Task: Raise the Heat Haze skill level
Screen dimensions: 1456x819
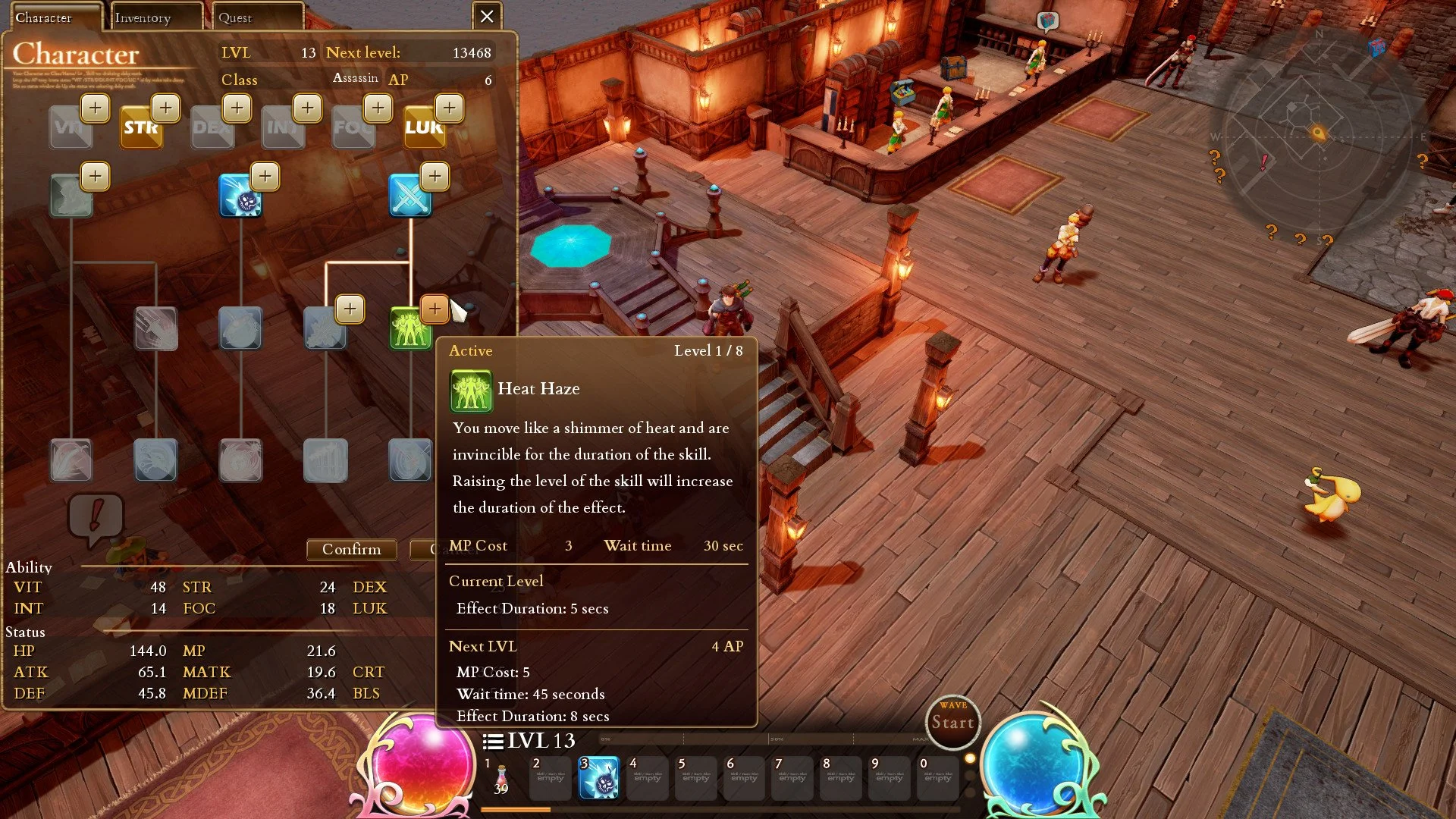Action: point(435,309)
